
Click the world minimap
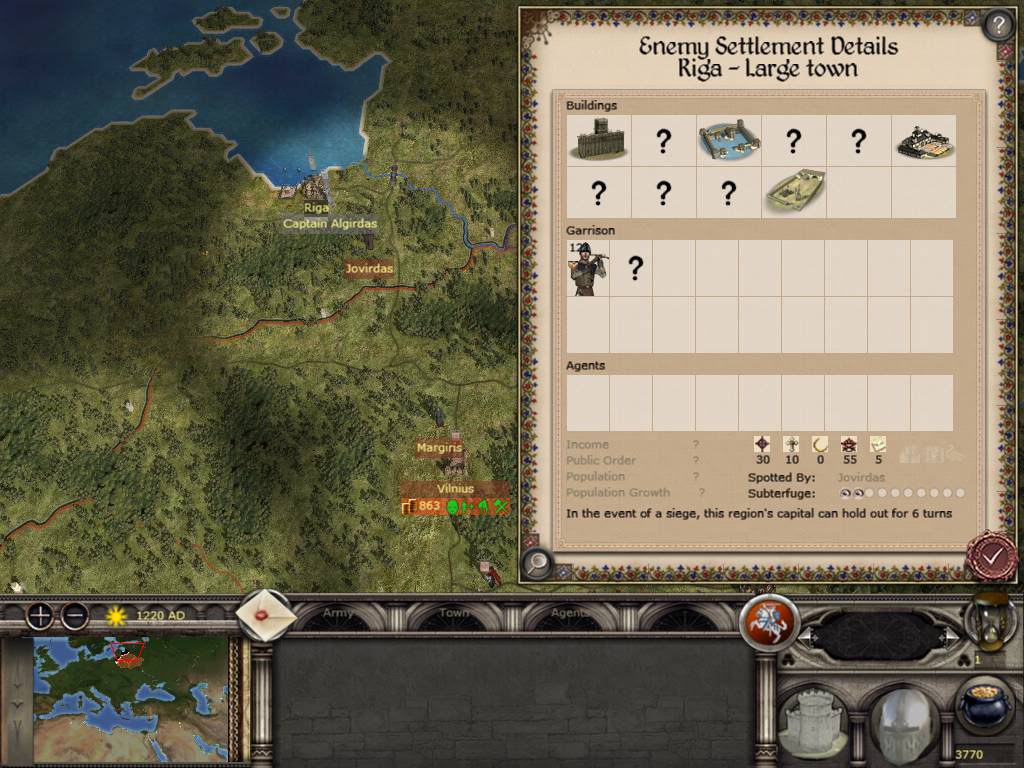(x=130, y=699)
